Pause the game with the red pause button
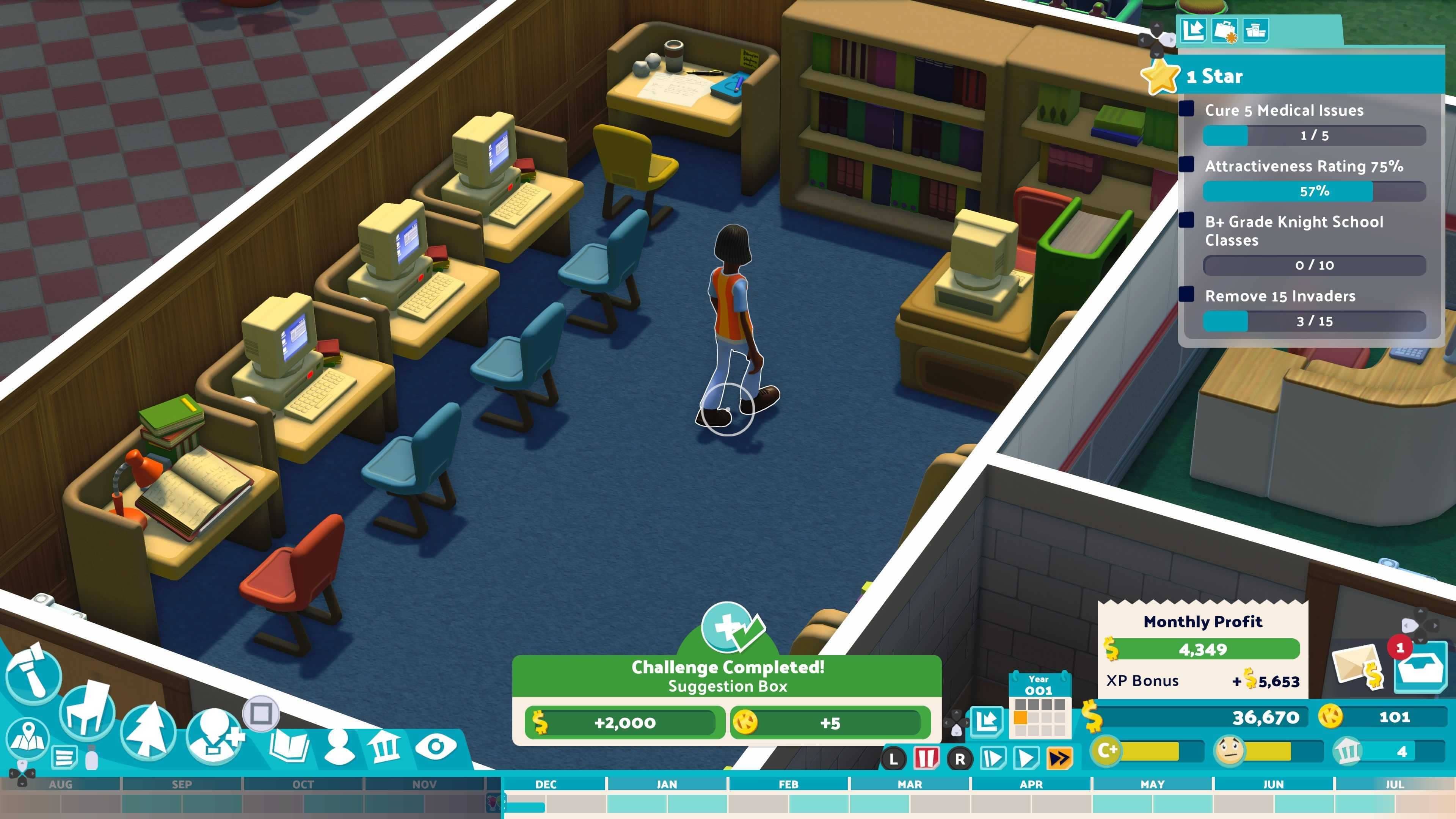1456x819 pixels. tap(926, 758)
